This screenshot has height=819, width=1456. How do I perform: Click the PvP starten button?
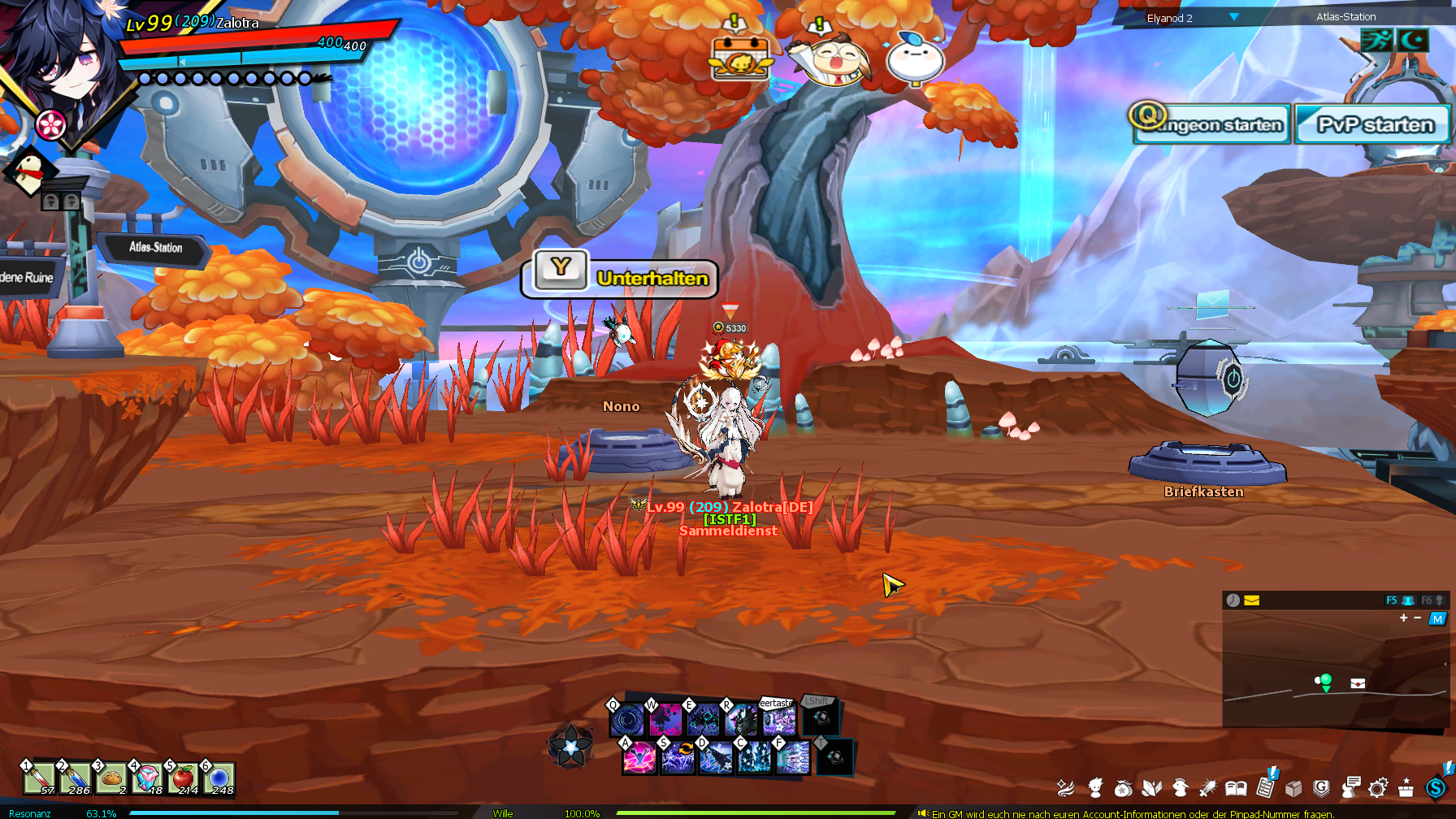coord(1374,124)
